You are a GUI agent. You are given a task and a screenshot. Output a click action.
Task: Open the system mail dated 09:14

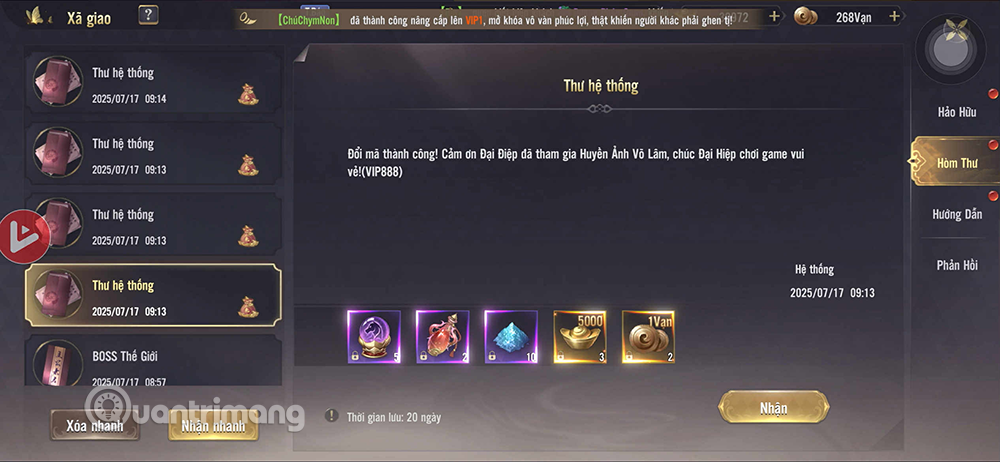click(153, 85)
